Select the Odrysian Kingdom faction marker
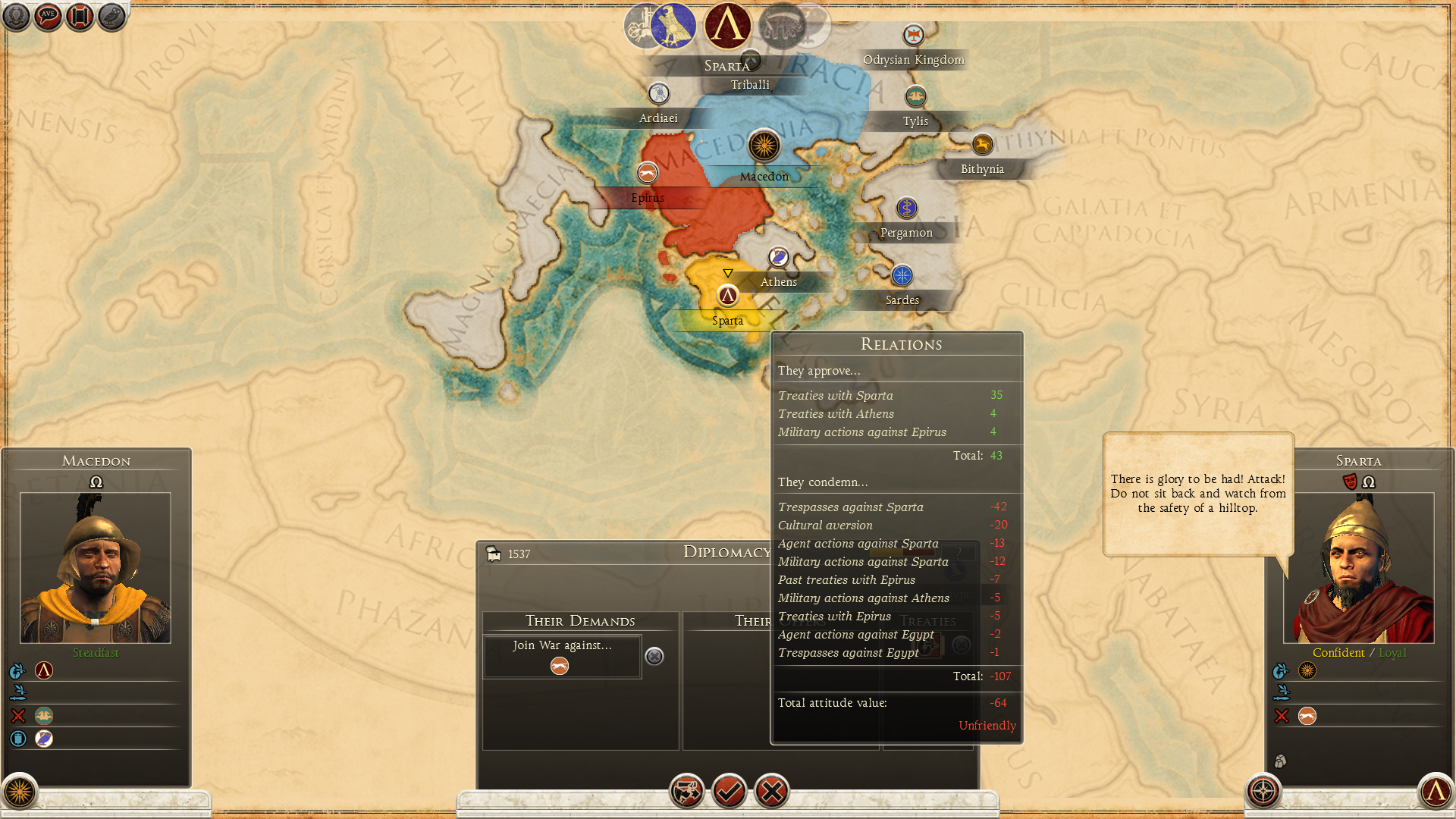 (914, 35)
